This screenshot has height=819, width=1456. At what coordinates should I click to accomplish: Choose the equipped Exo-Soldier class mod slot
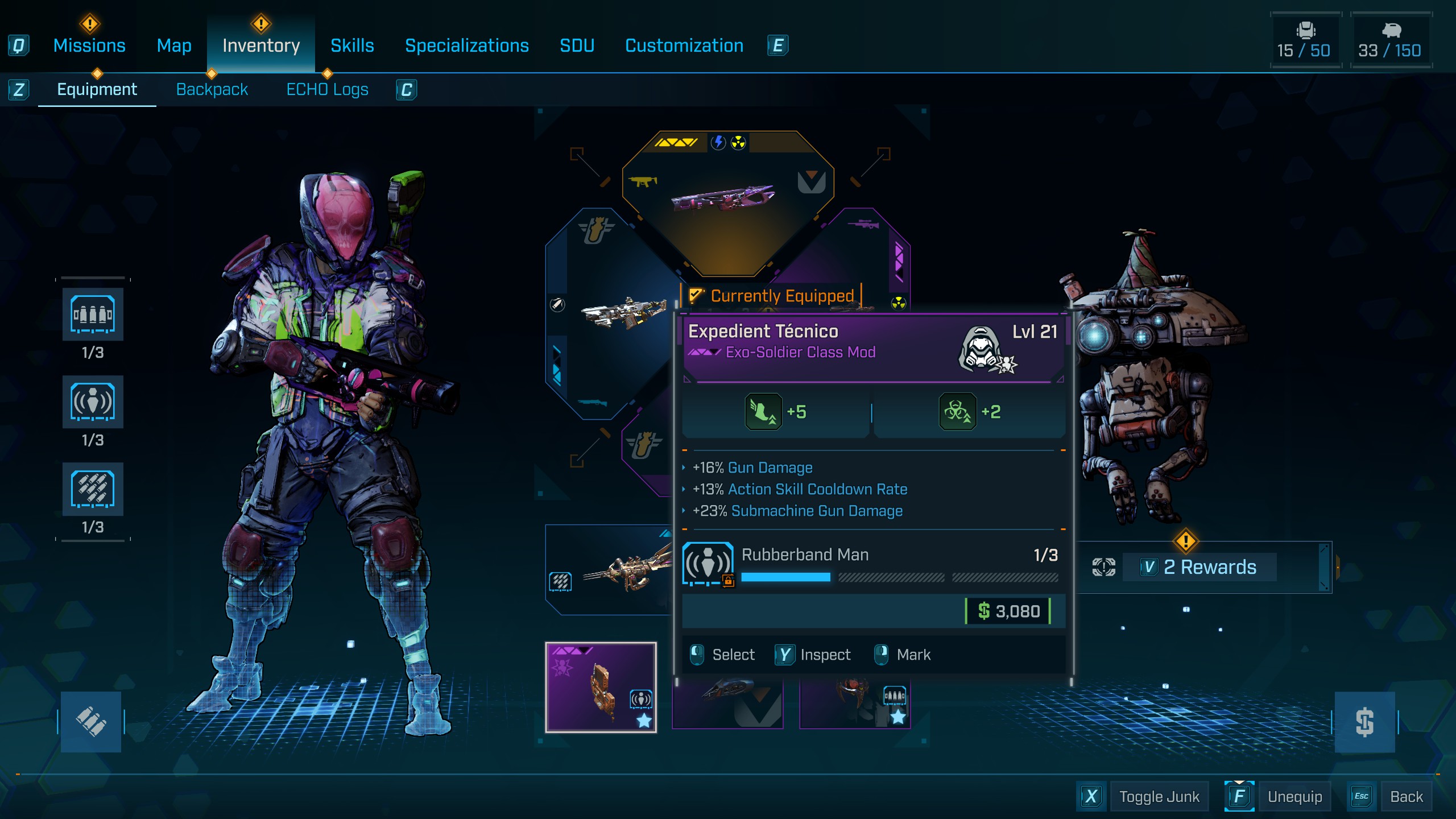tap(601, 687)
